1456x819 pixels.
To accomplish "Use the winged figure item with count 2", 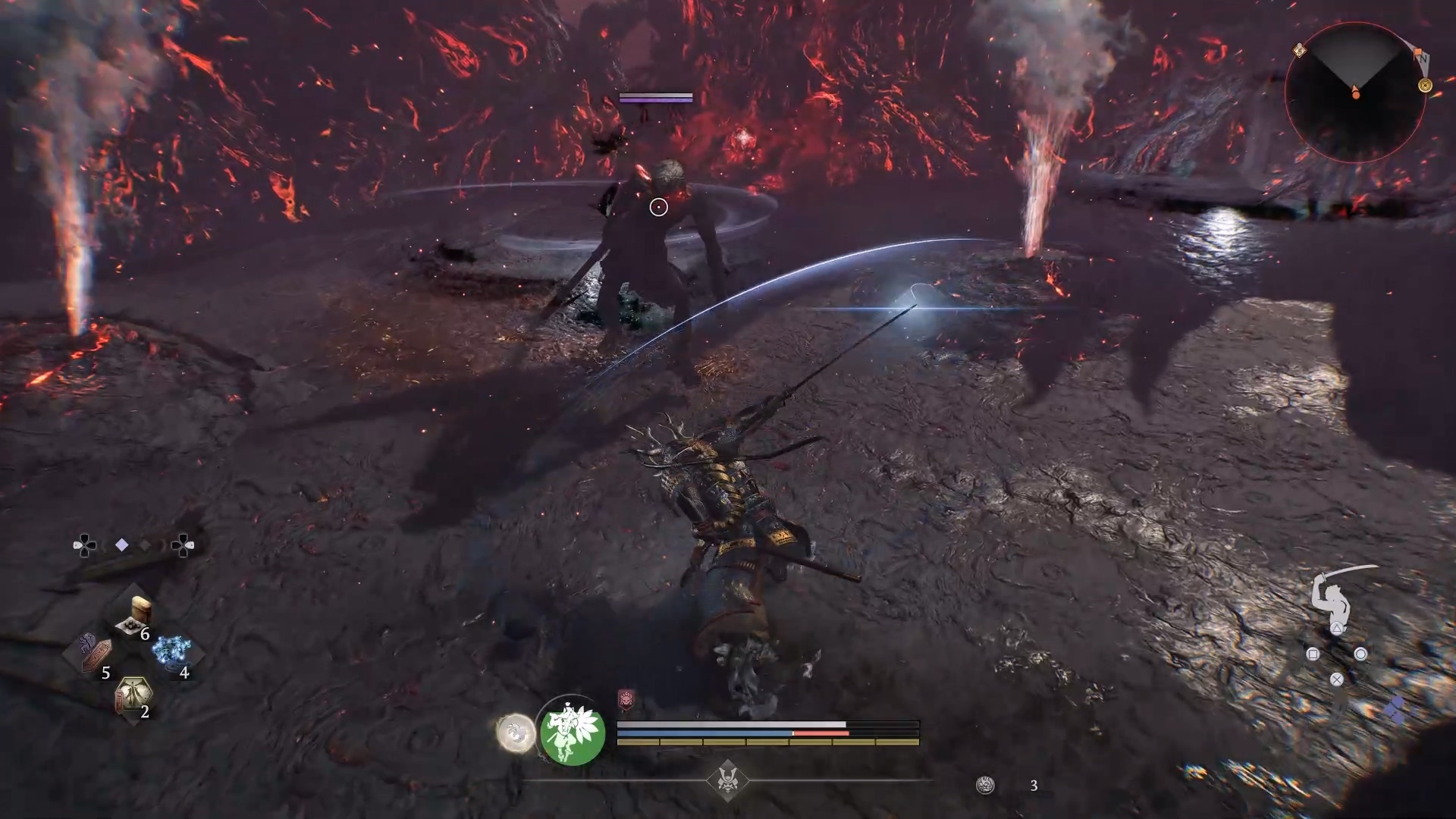I will click(133, 694).
